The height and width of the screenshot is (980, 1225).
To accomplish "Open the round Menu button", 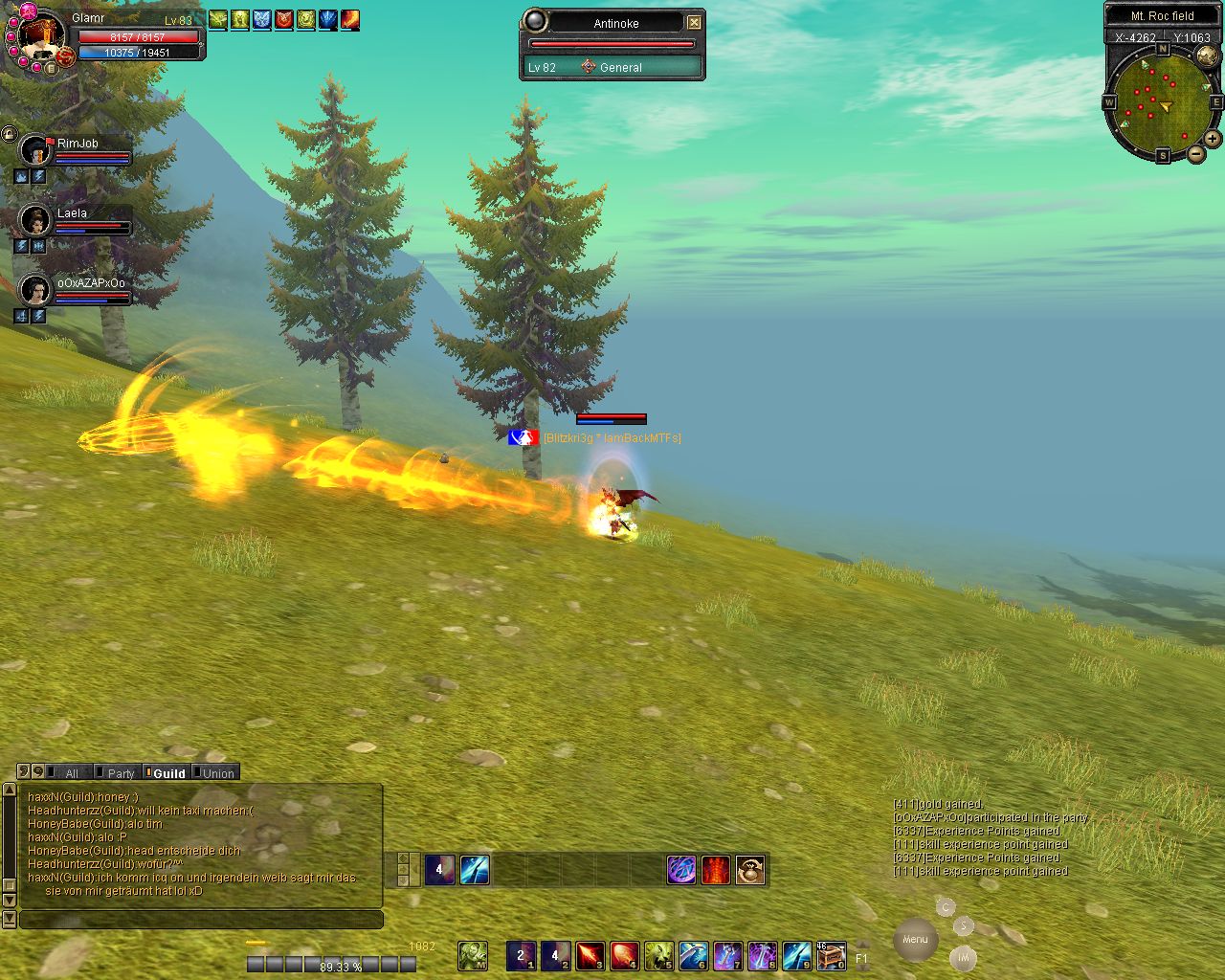I will (x=914, y=939).
